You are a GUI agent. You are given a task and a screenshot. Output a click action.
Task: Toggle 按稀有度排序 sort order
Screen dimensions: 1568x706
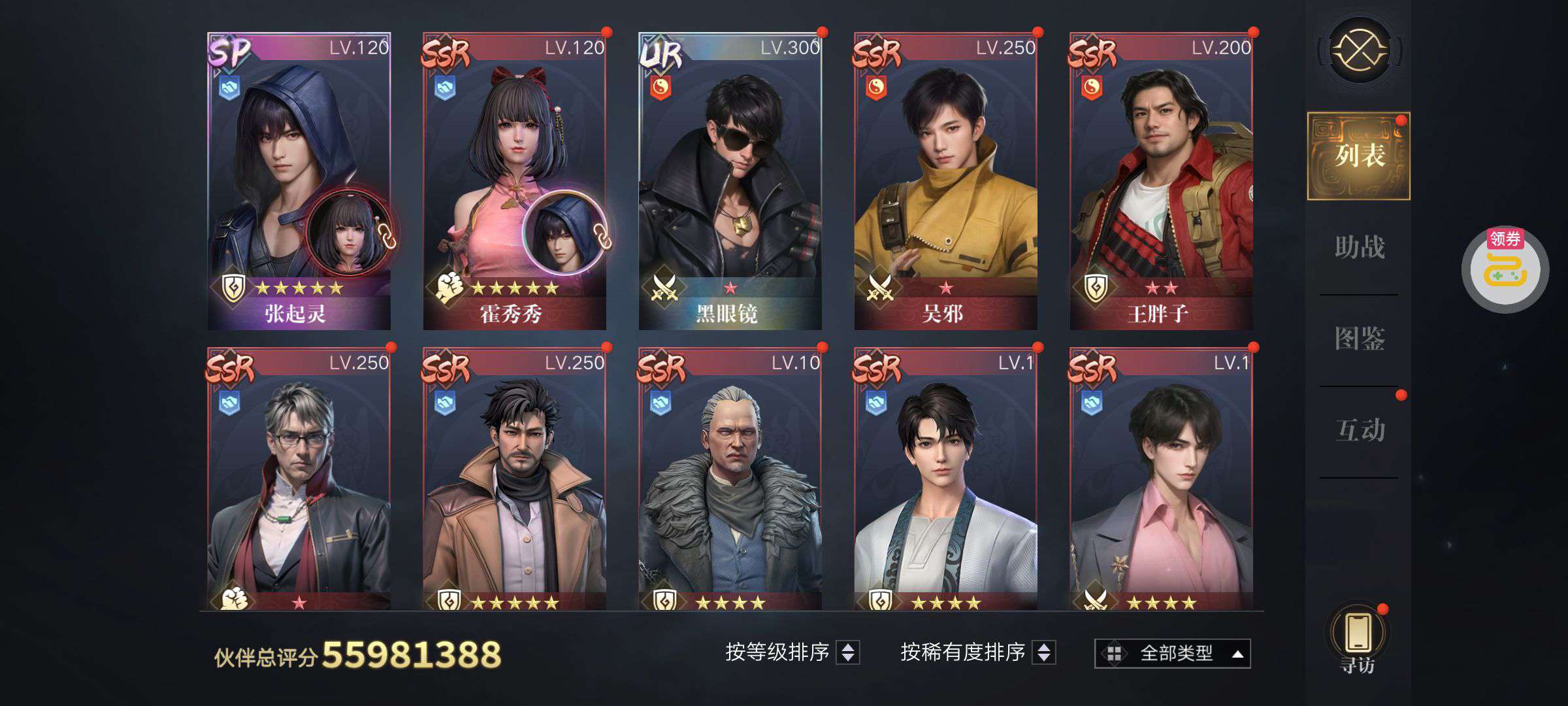coord(1043,652)
